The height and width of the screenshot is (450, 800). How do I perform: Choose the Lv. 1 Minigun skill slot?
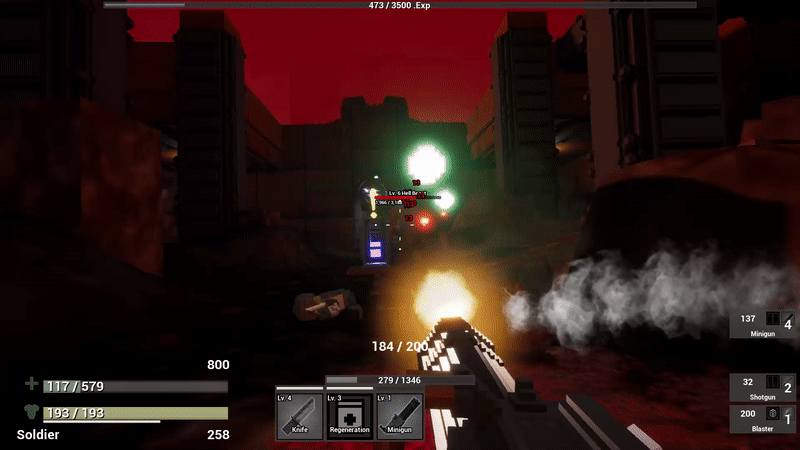pyautogui.click(x=400, y=416)
